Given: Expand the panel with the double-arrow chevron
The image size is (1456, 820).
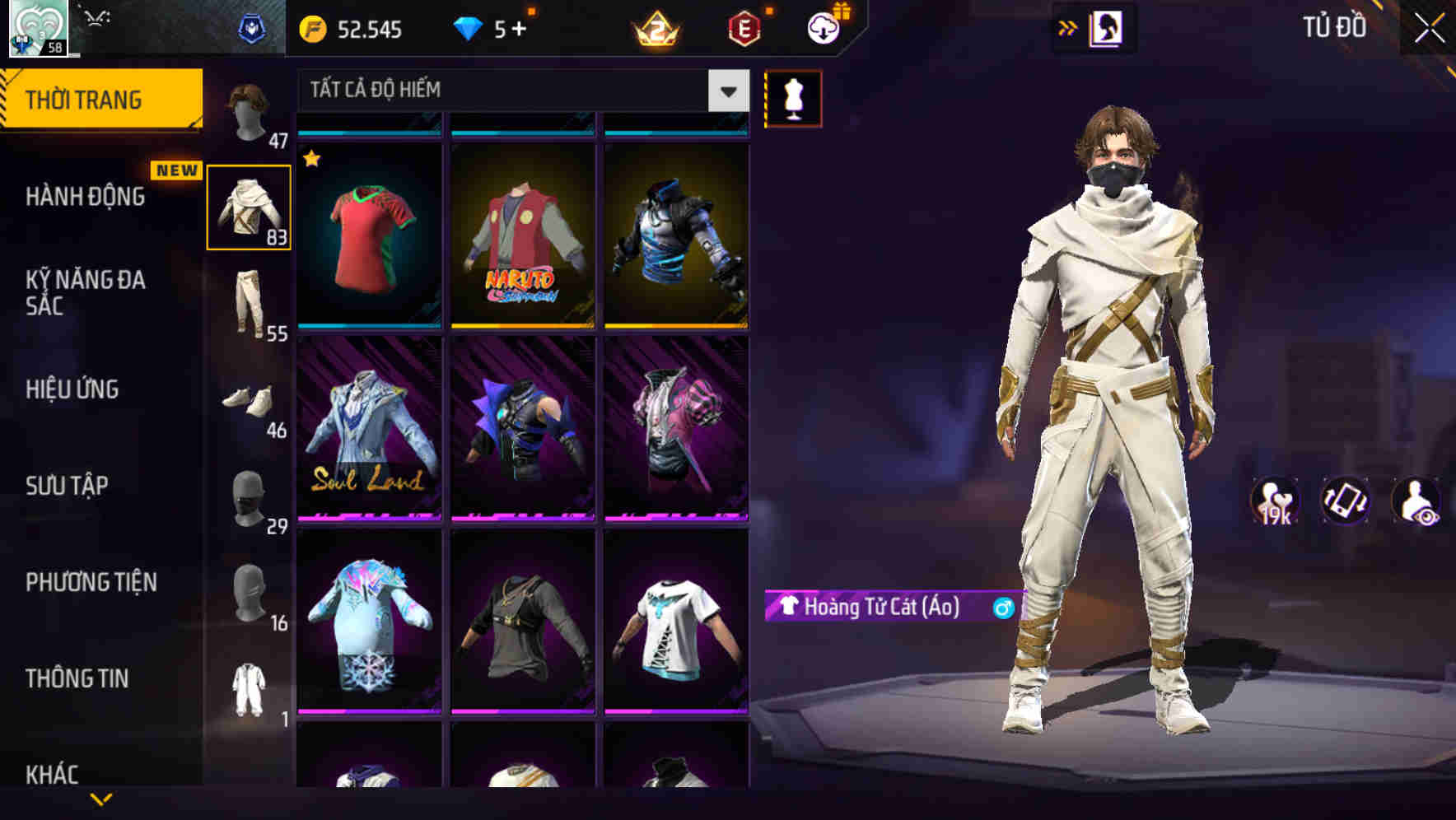Looking at the screenshot, I should click(x=1066, y=27).
